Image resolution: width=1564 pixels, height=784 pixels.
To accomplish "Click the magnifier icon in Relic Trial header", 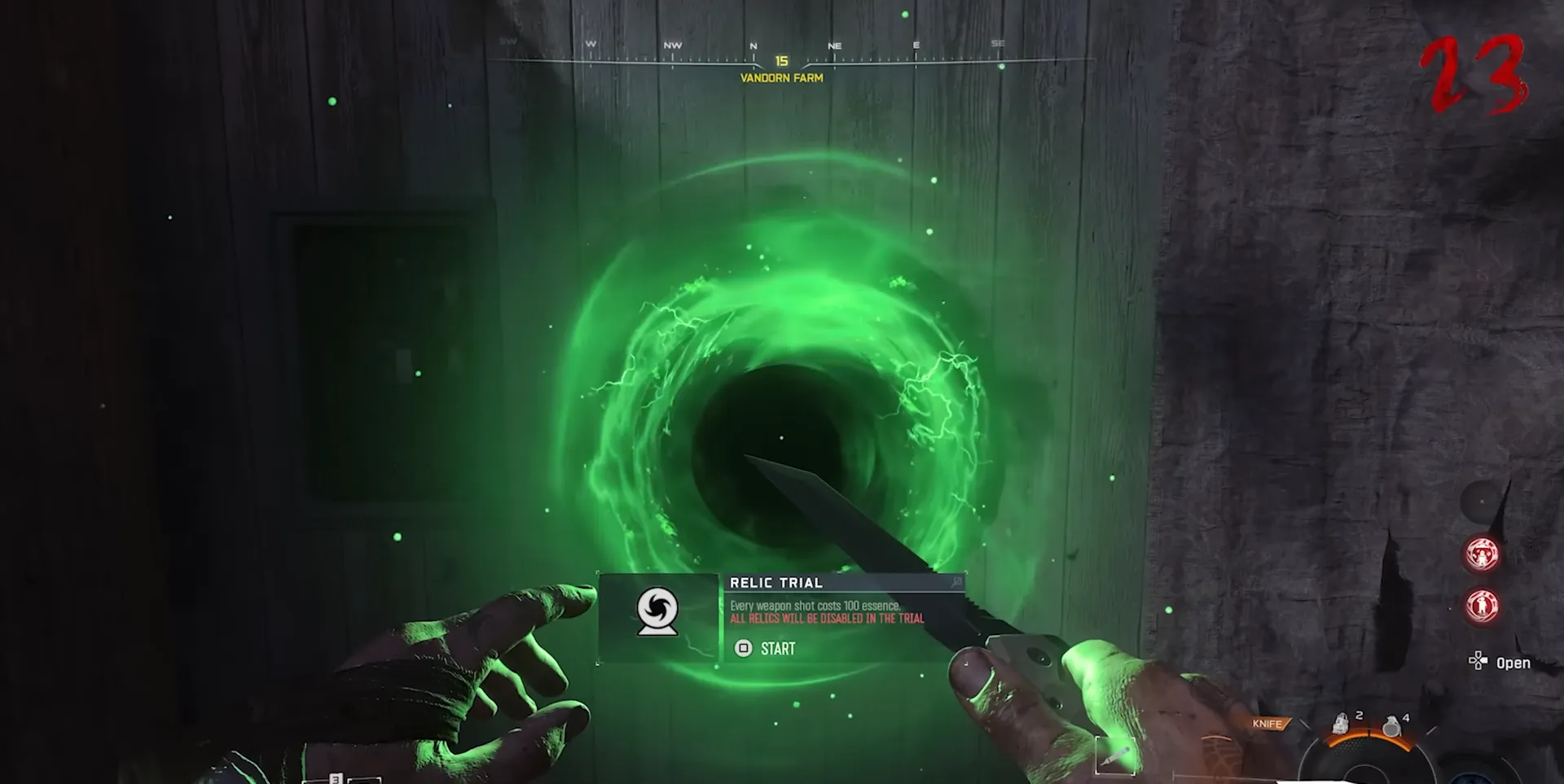I will 956,582.
